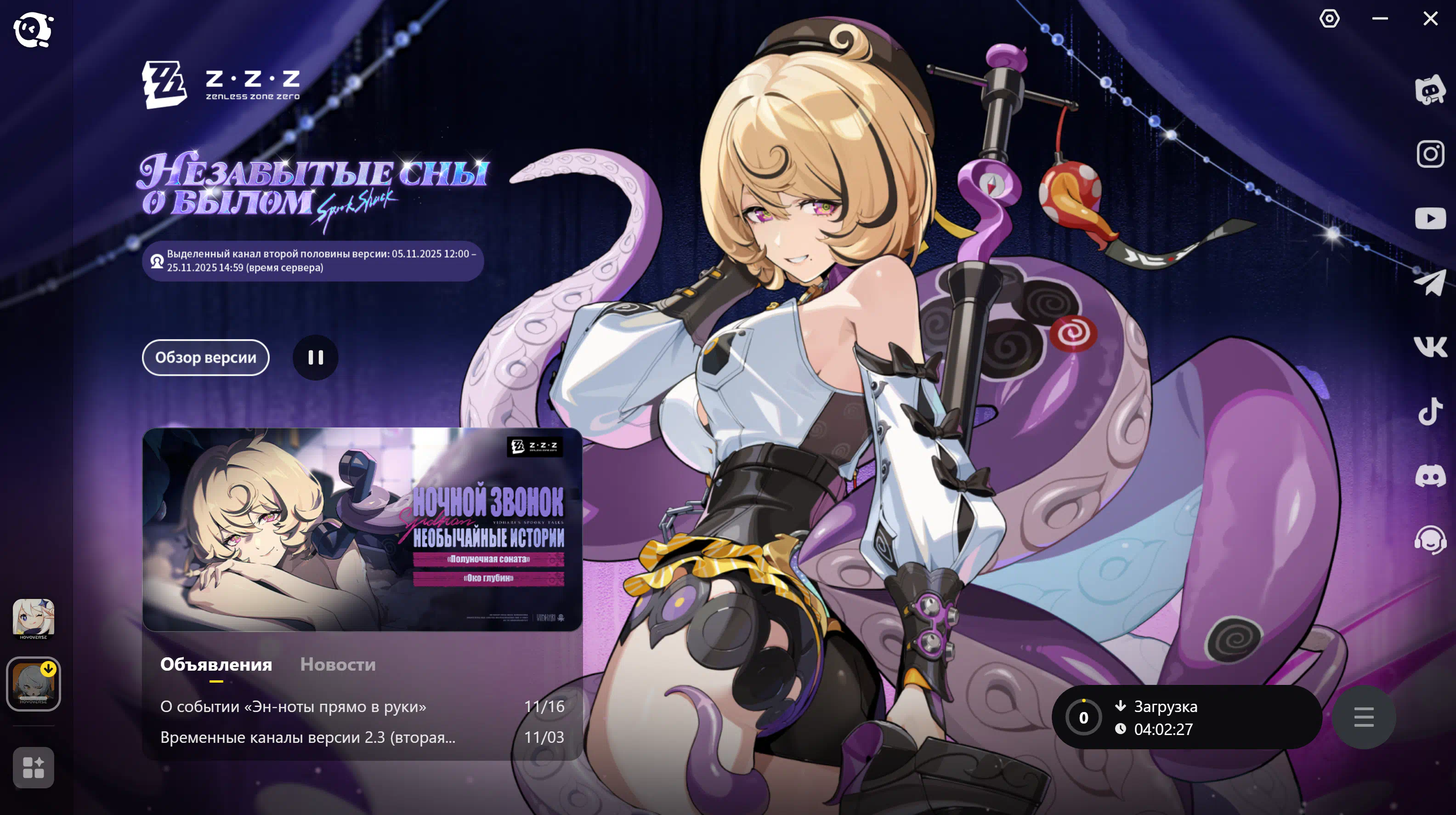Select the Объявления tab
Image resolution: width=1456 pixels, height=815 pixels.
click(x=216, y=664)
